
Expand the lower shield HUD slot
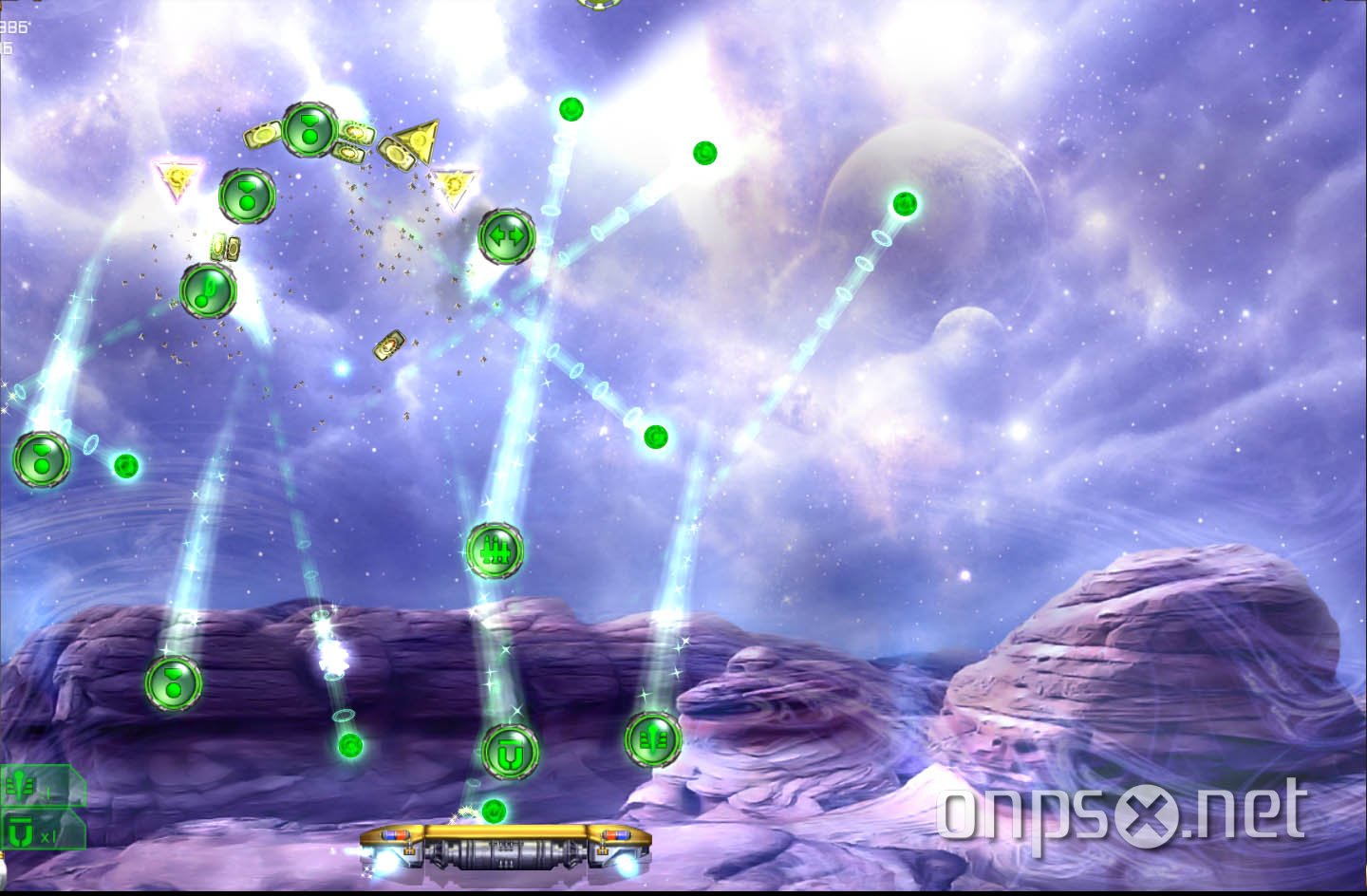[43, 831]
